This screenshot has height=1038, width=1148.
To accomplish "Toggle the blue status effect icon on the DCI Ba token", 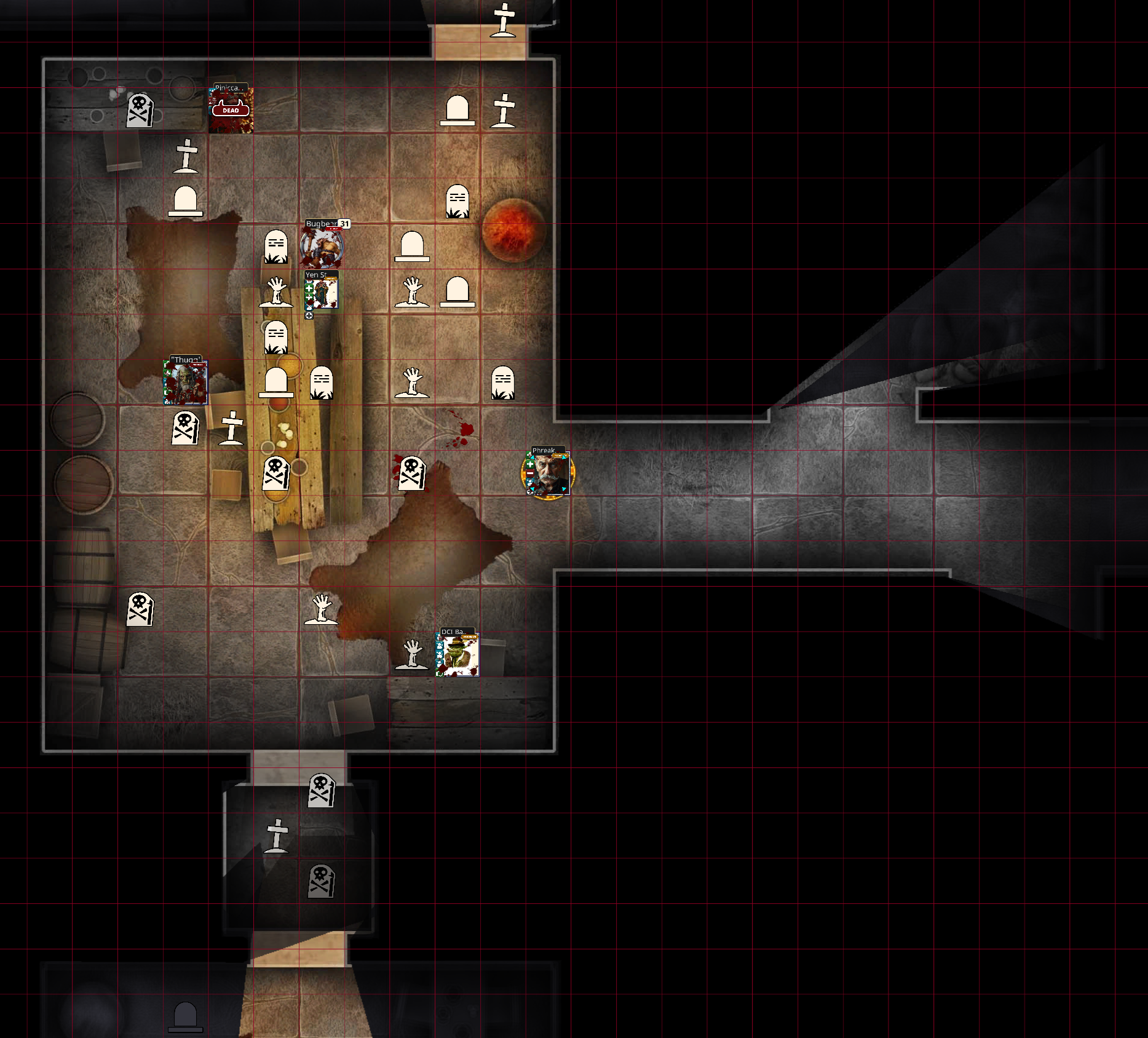I will coord(440,646).
